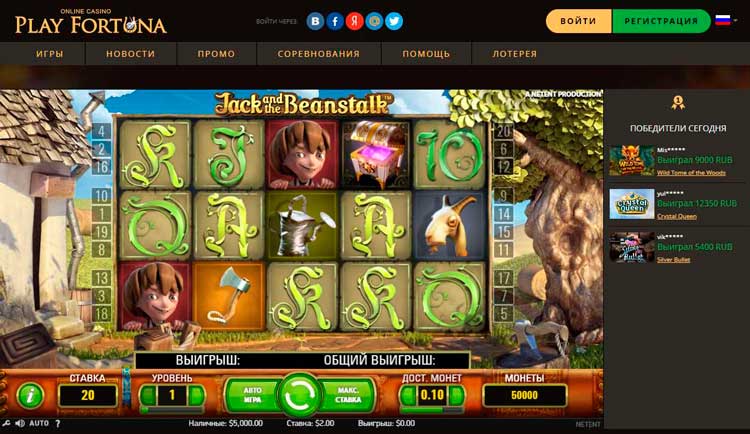Set the maximum bet with МАКС. СТАВКА
The height and width of the screenshot is (434, 750).
(x=344, y=393)
